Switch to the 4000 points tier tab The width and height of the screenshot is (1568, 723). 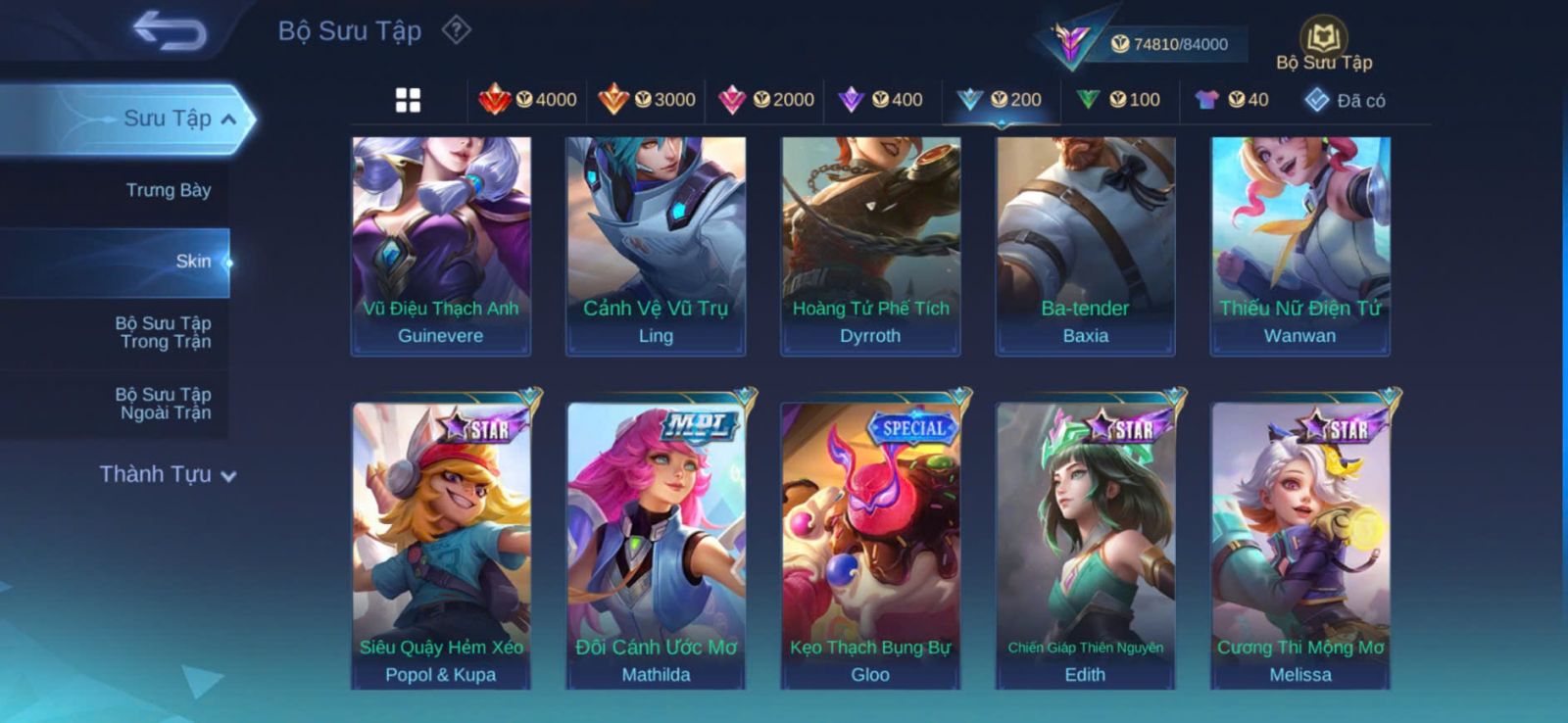pyautogui.click(x=528, y=100)
